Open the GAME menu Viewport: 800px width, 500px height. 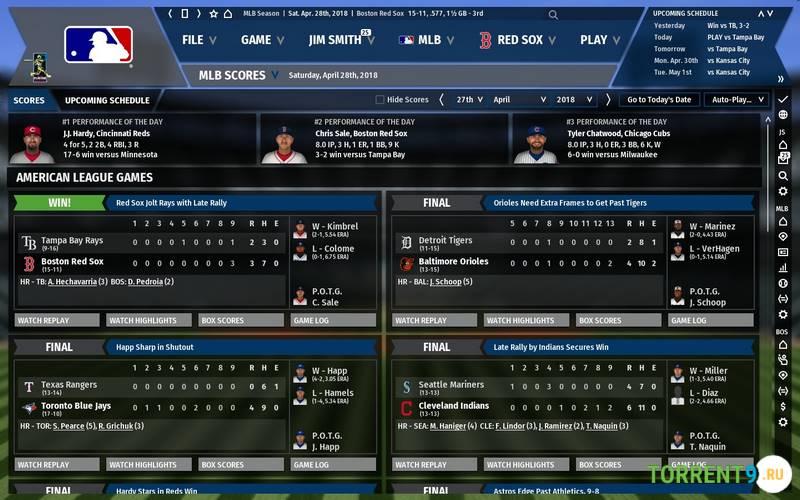coord(261,40)
